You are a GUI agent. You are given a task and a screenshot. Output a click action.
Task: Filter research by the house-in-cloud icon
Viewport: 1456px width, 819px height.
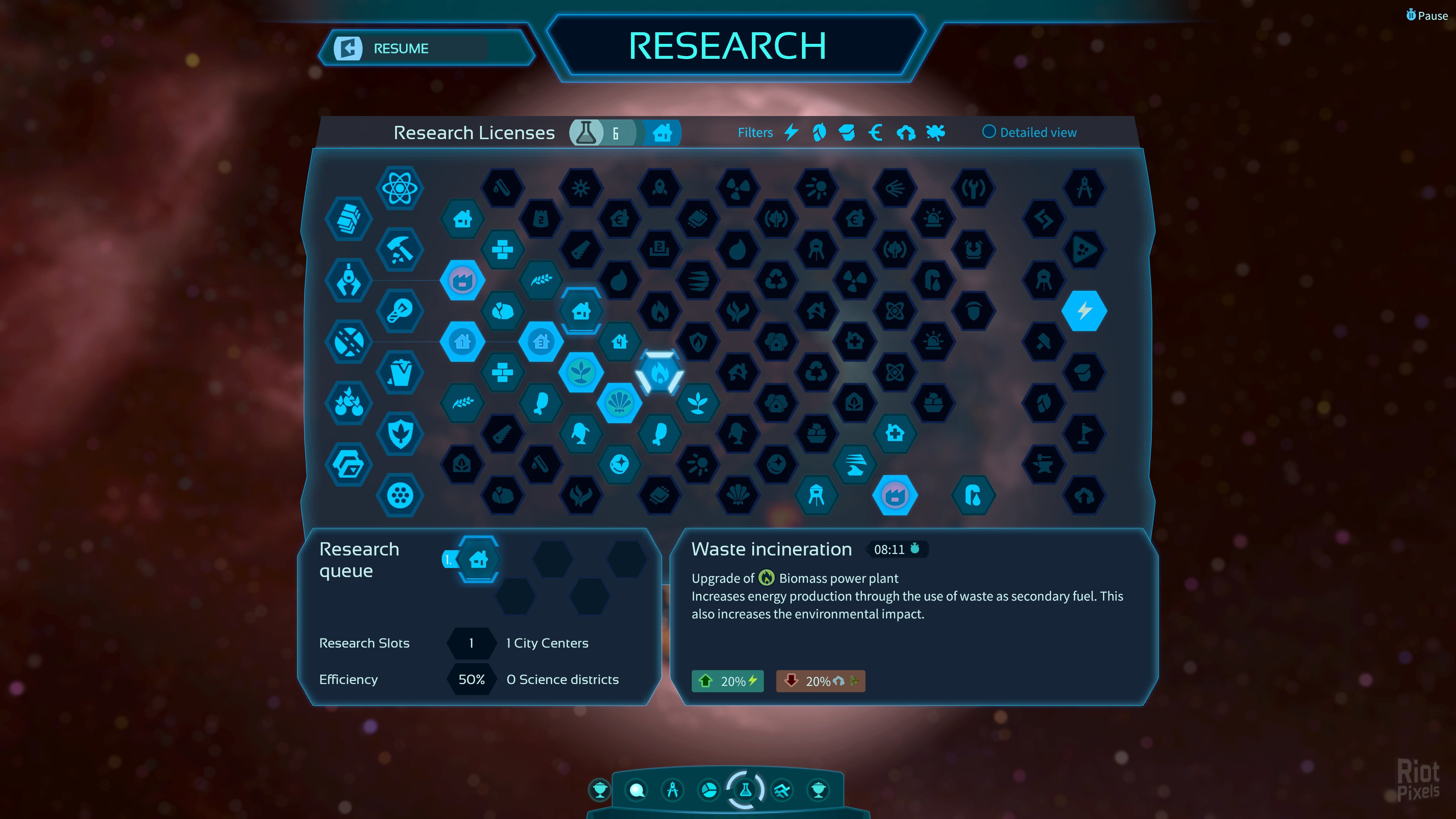905,132
